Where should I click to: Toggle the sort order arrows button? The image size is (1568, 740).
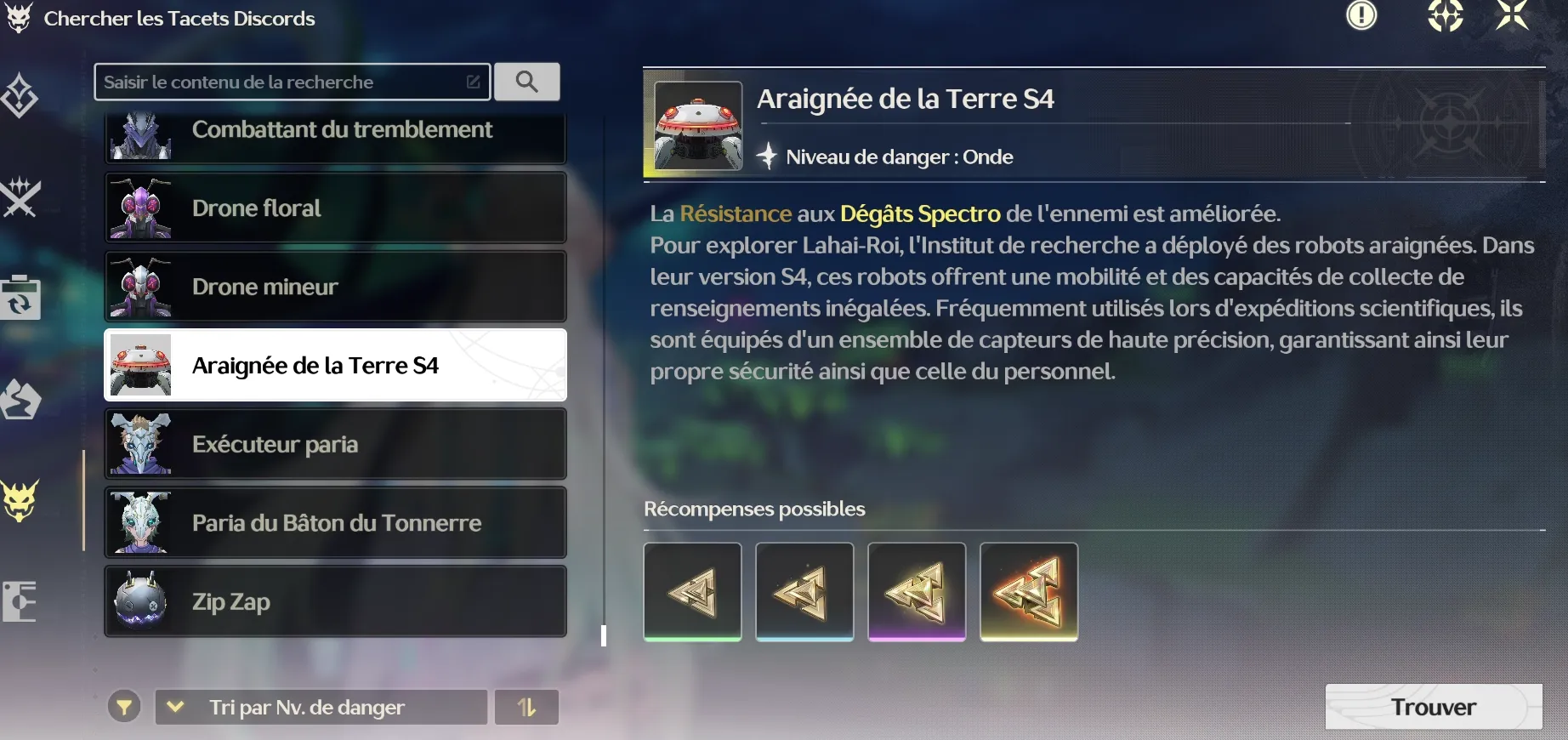[x=527, y=707]
